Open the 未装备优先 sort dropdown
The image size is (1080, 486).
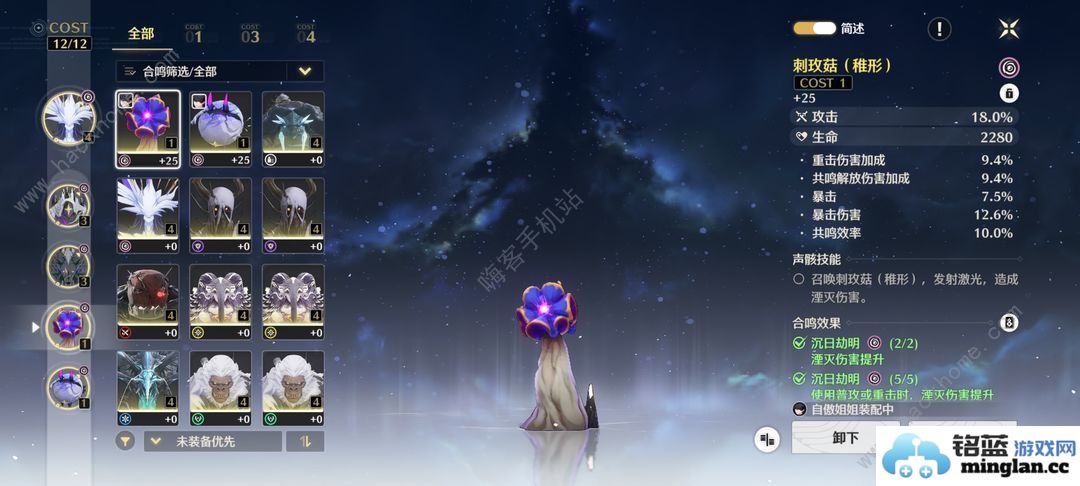tap(212, 441)
